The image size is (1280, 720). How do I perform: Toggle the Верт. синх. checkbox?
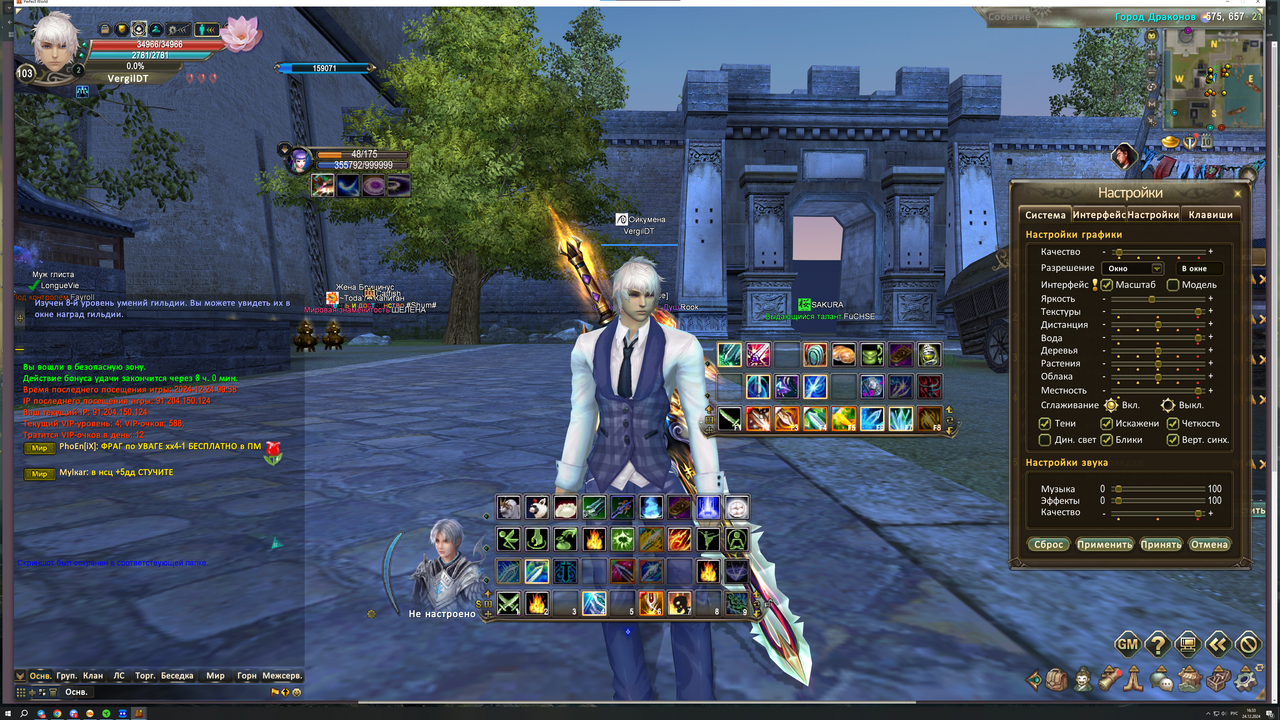1173,440
